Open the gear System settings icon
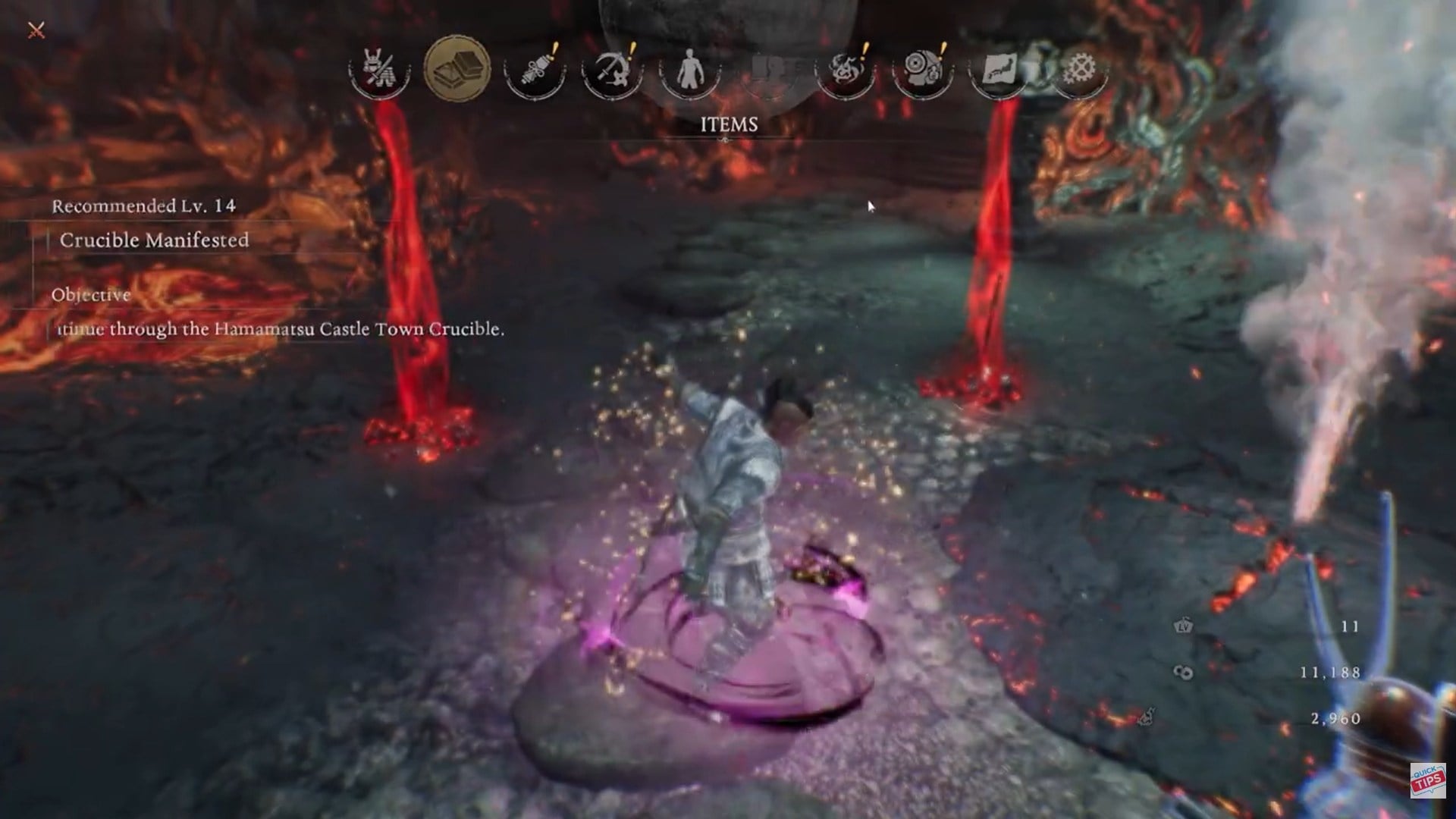The image size is (1456, 819). click(1081, 70)
